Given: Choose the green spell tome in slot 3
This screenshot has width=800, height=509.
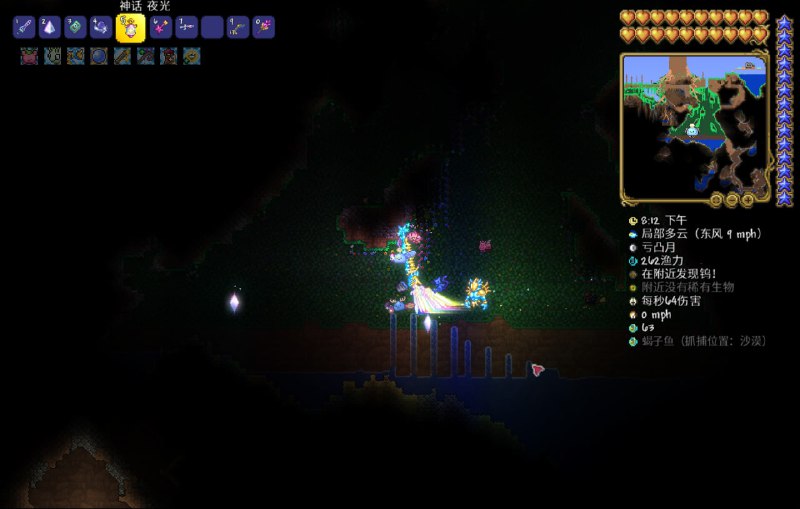Looking at the screenshot, I should (x=75, y=28).
